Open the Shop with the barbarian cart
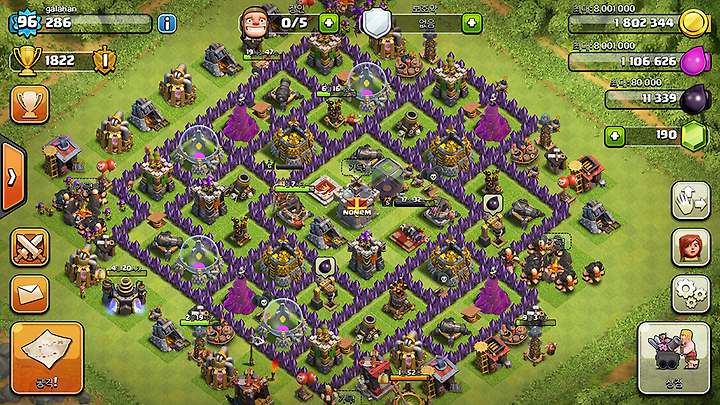This screenshot has width=720, height=405. [673, 358]
